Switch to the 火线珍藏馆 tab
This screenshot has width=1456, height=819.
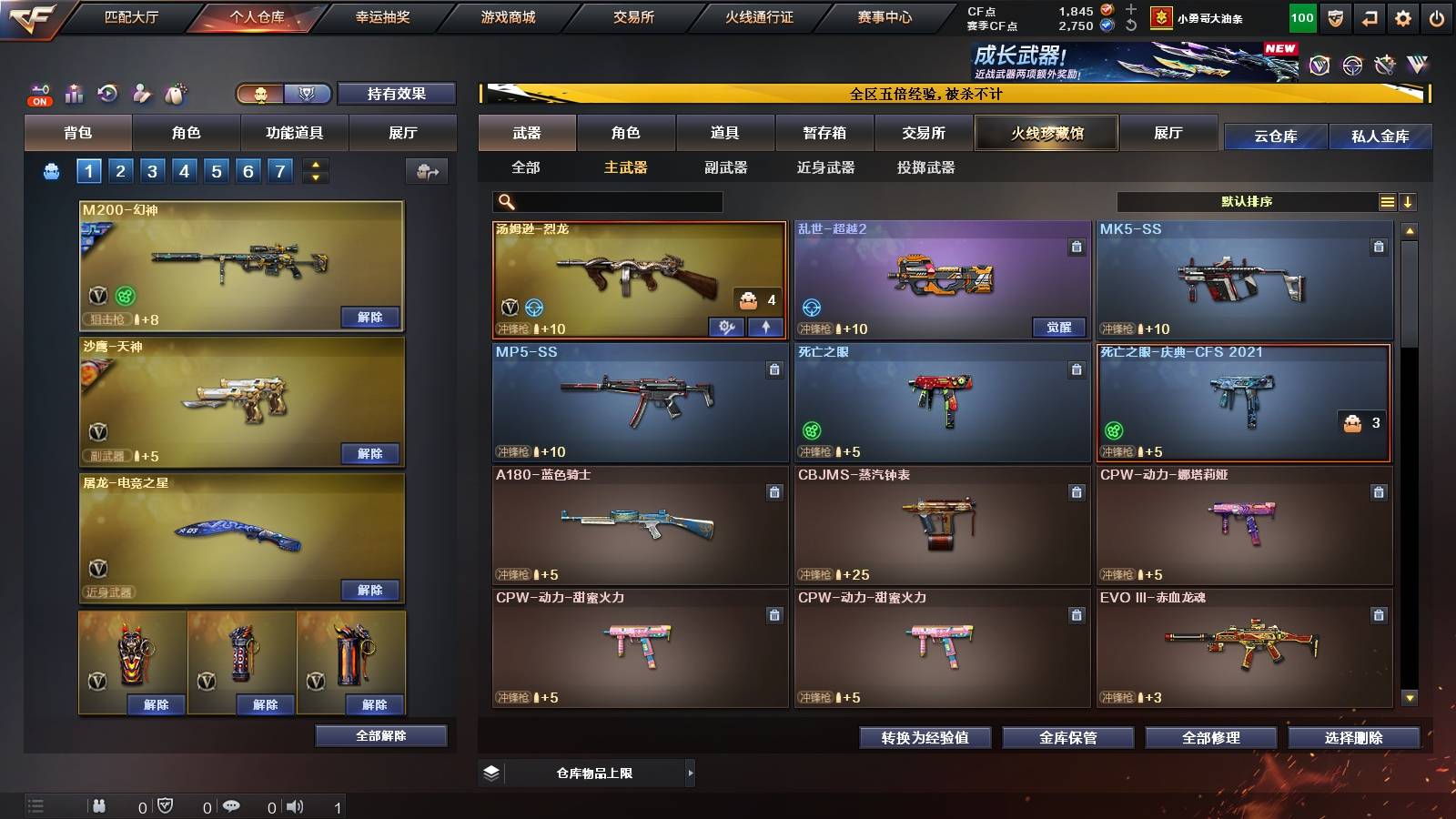pos(1045,133)
